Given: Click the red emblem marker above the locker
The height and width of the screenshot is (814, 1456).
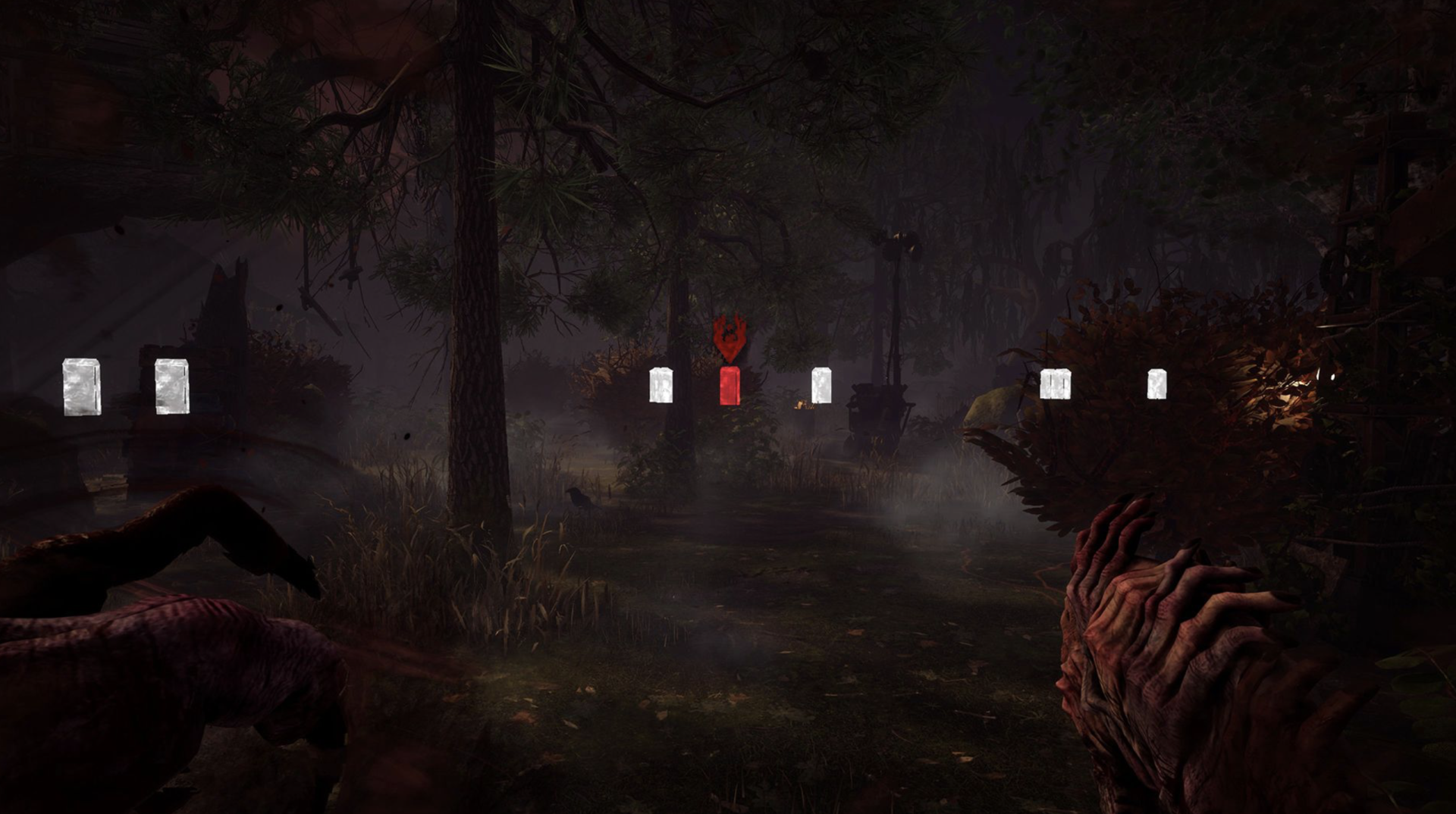Looking at the screenshot, I should [729, 339].
